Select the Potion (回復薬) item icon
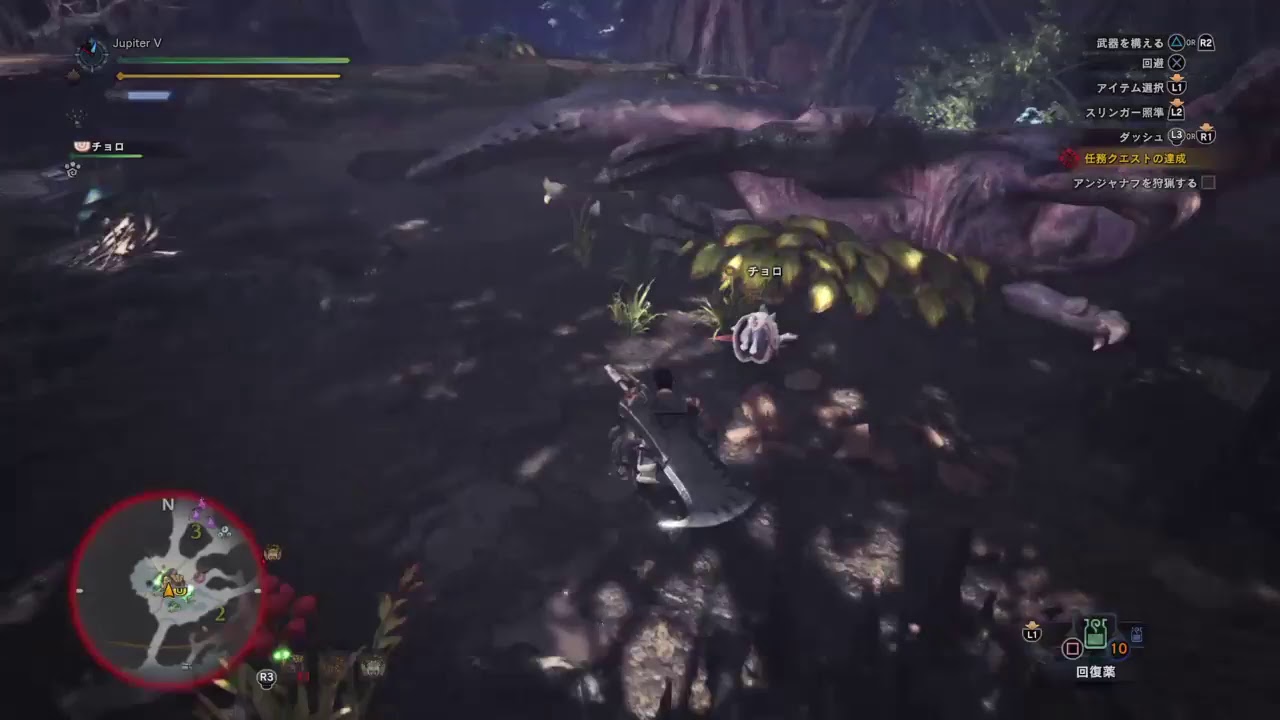1280x720 pixels. [1096, 632]
